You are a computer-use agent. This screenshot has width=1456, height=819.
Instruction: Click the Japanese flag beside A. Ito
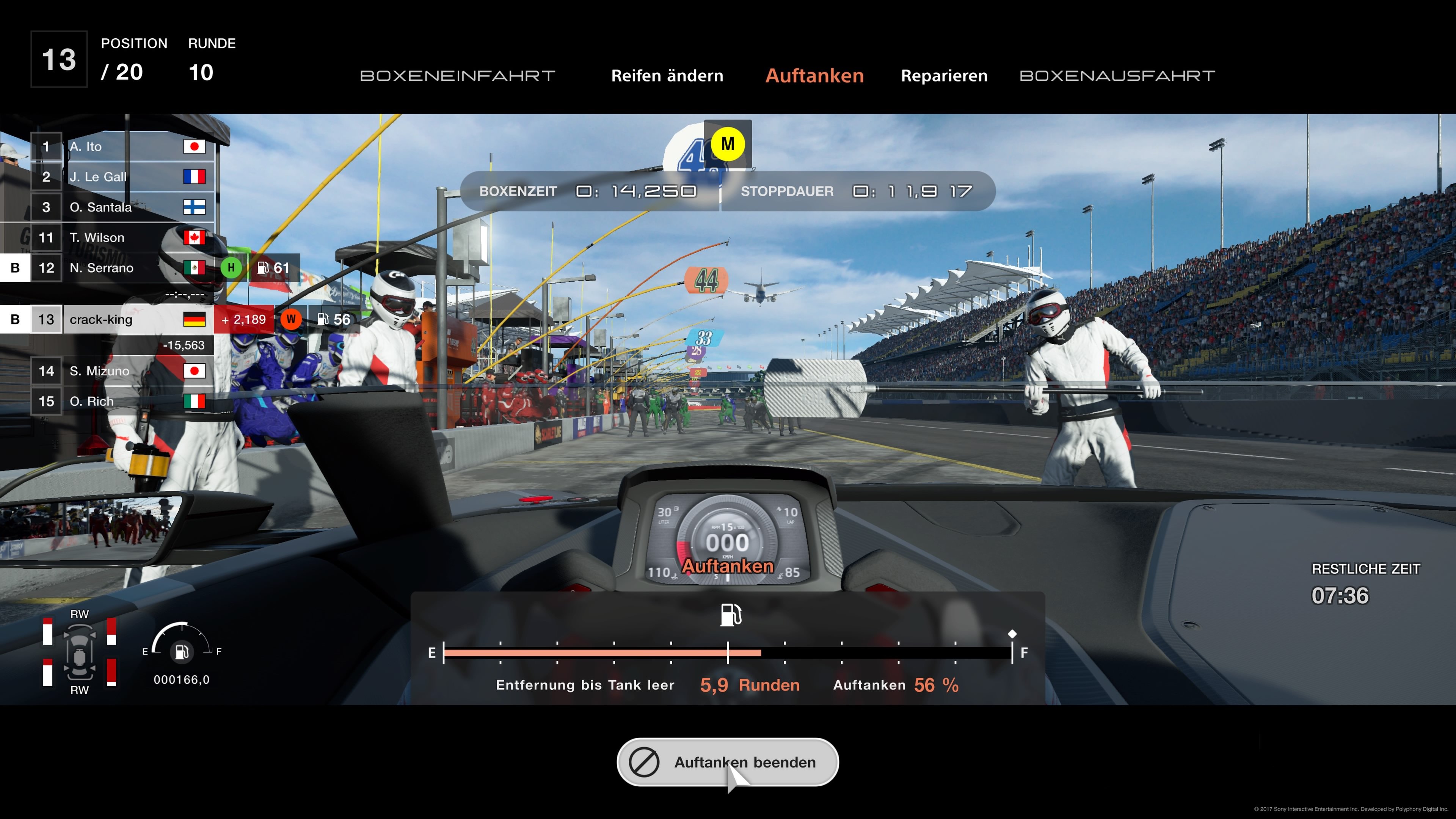click(195, 146)
